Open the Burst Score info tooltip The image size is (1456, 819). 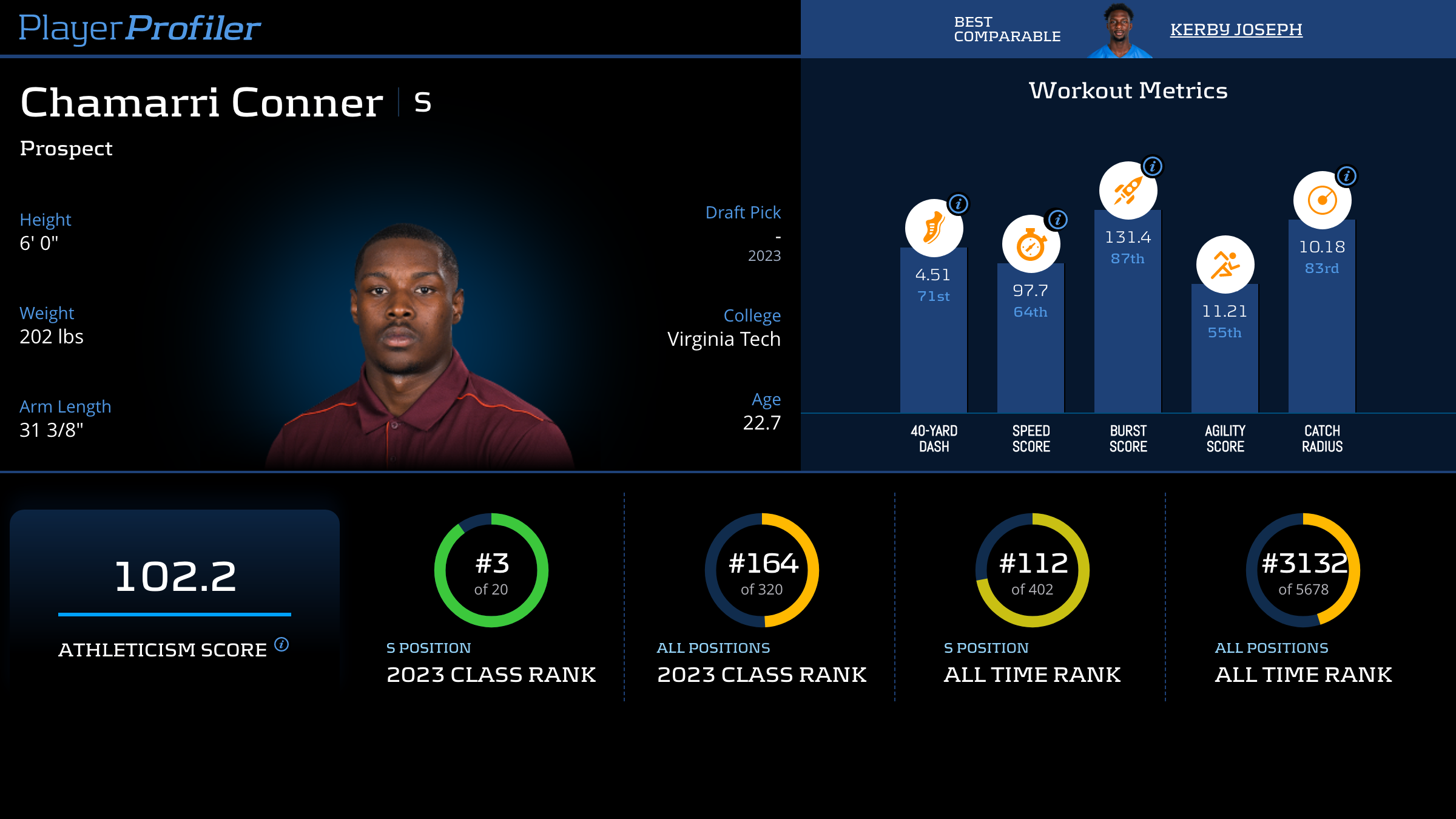1153,166
